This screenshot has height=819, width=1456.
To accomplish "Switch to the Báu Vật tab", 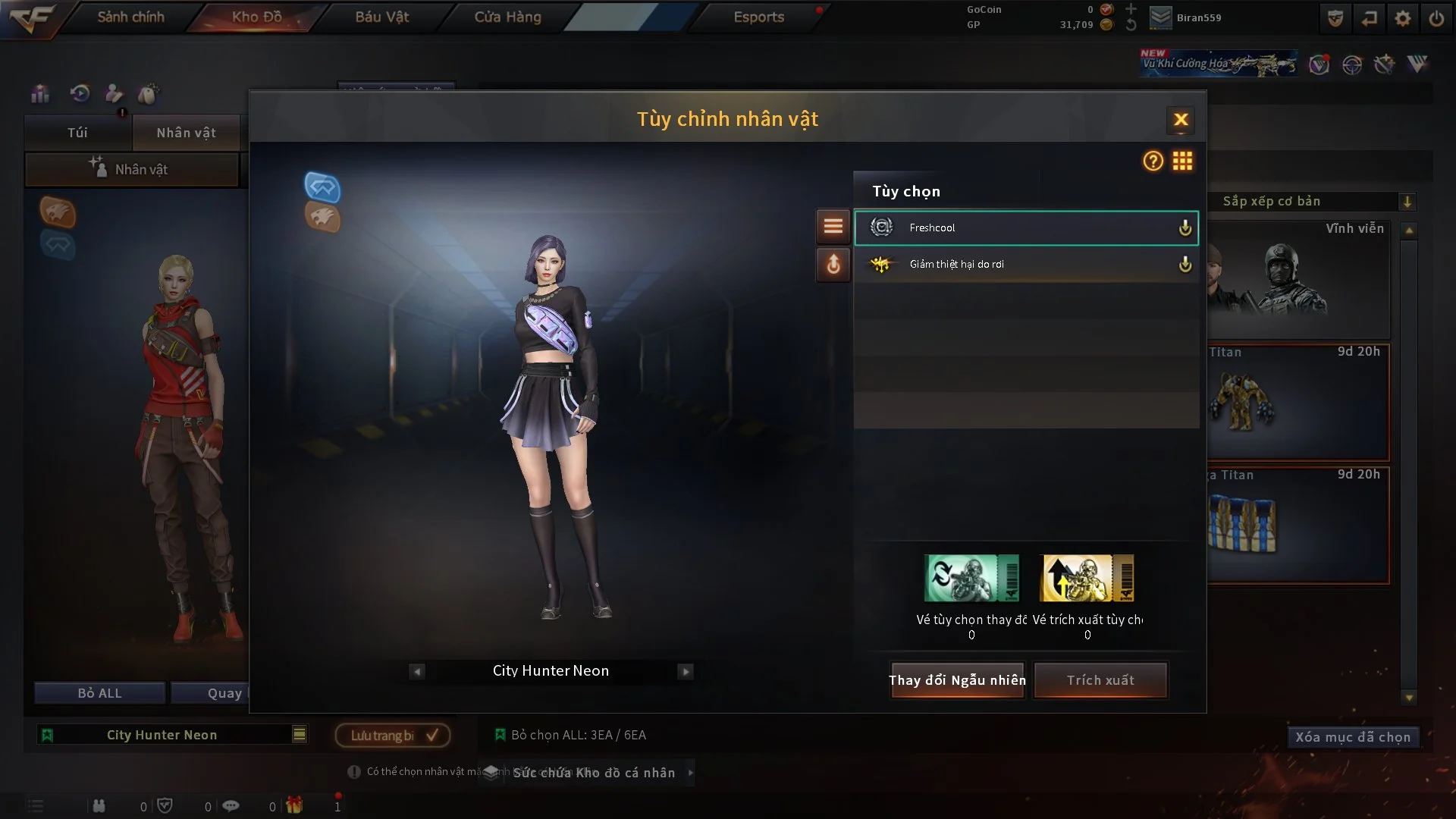I will click(x=382, y=17).
